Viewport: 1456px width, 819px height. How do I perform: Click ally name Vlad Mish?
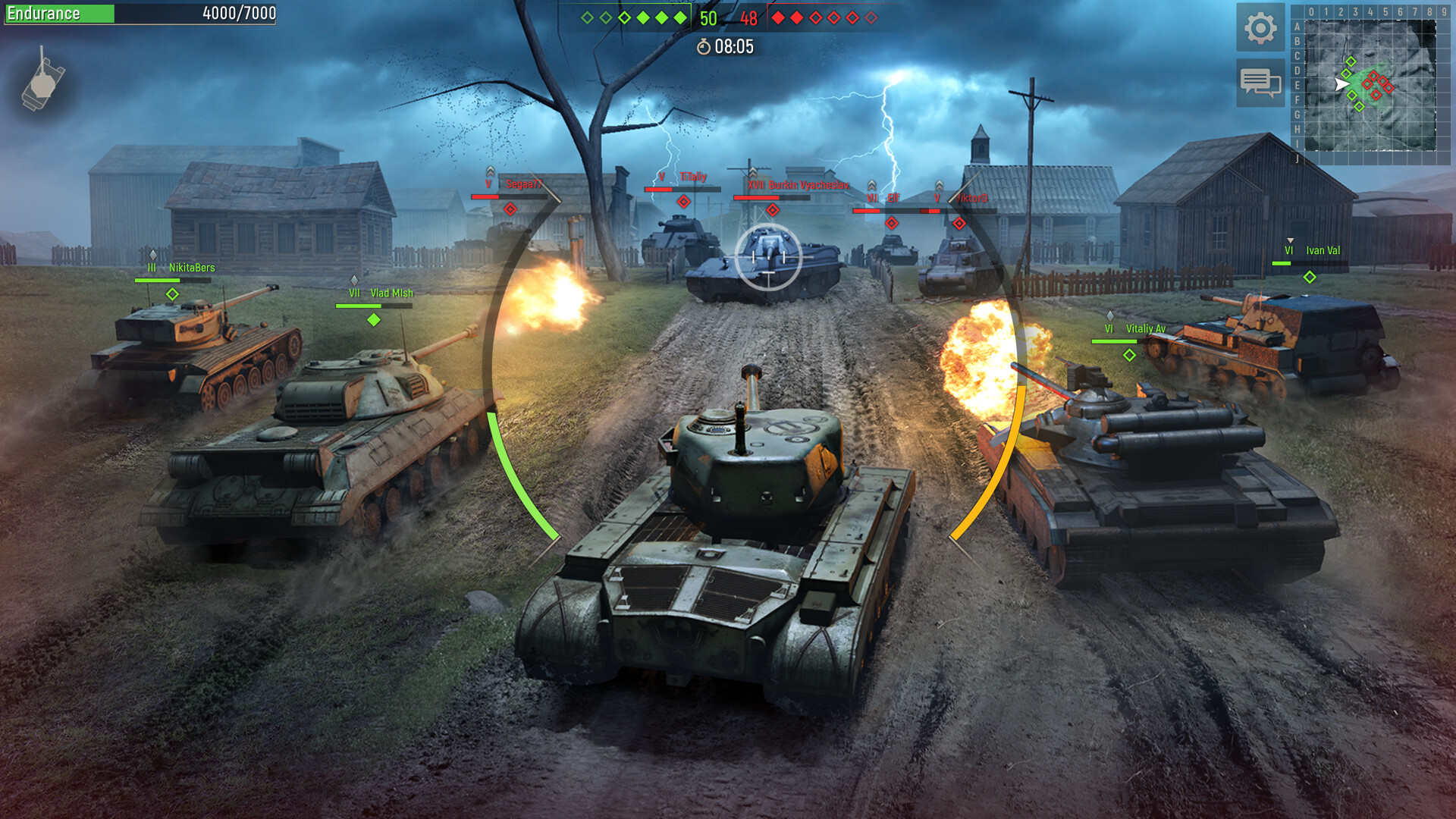point(392,294)
